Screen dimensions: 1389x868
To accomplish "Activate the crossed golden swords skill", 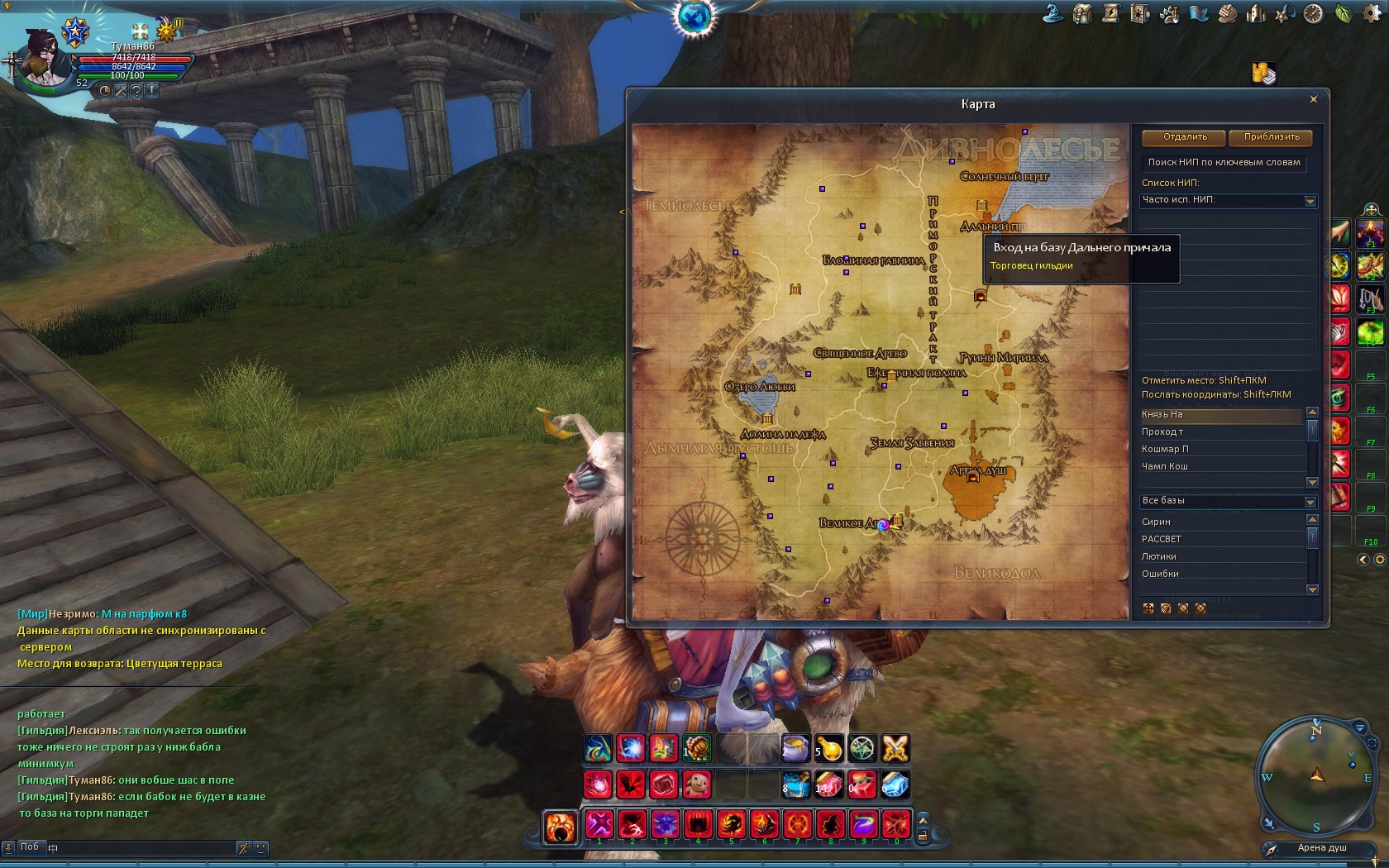I will (895, 748).
